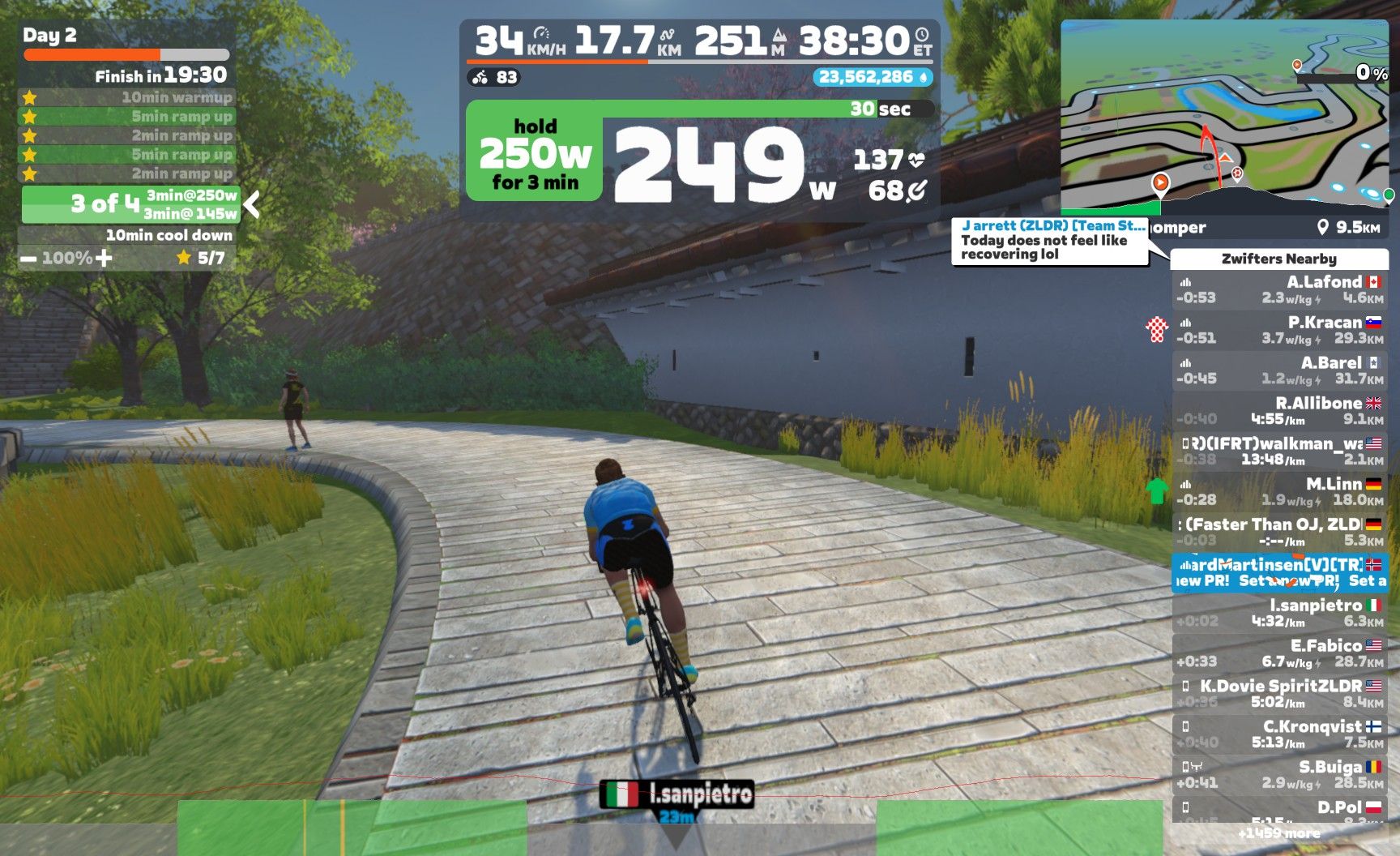The image size is (1400, 856).
Task: Pick M.Linn from nearby list
Action: click(x=1279, y=491)
